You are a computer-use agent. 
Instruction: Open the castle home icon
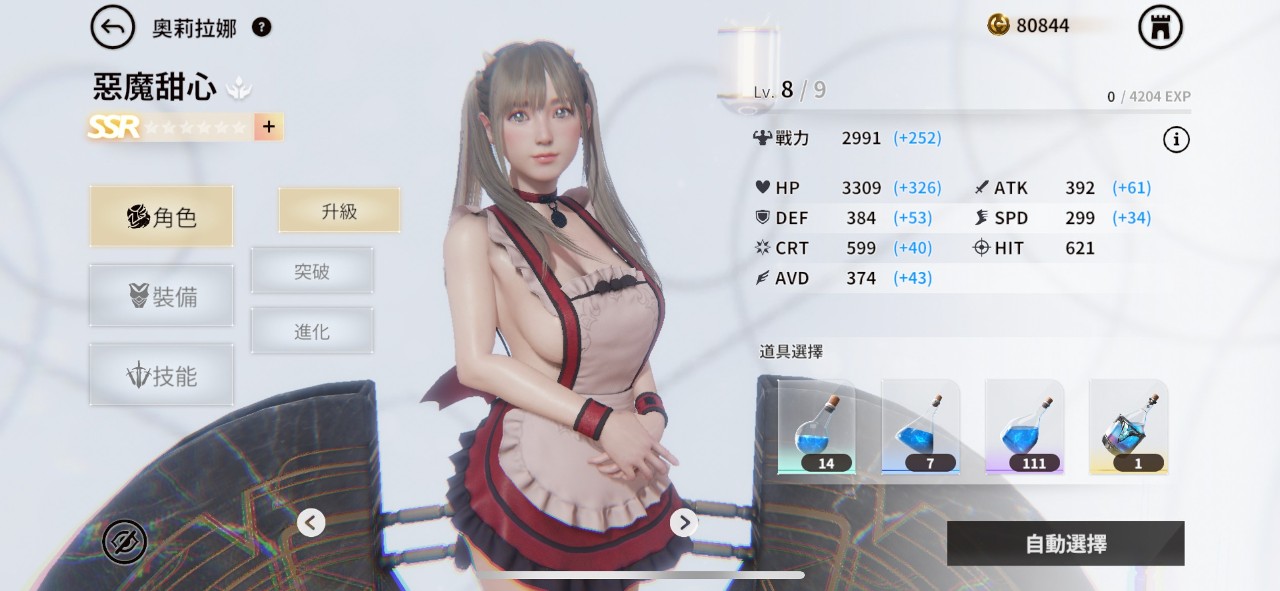pos(1160,28)
